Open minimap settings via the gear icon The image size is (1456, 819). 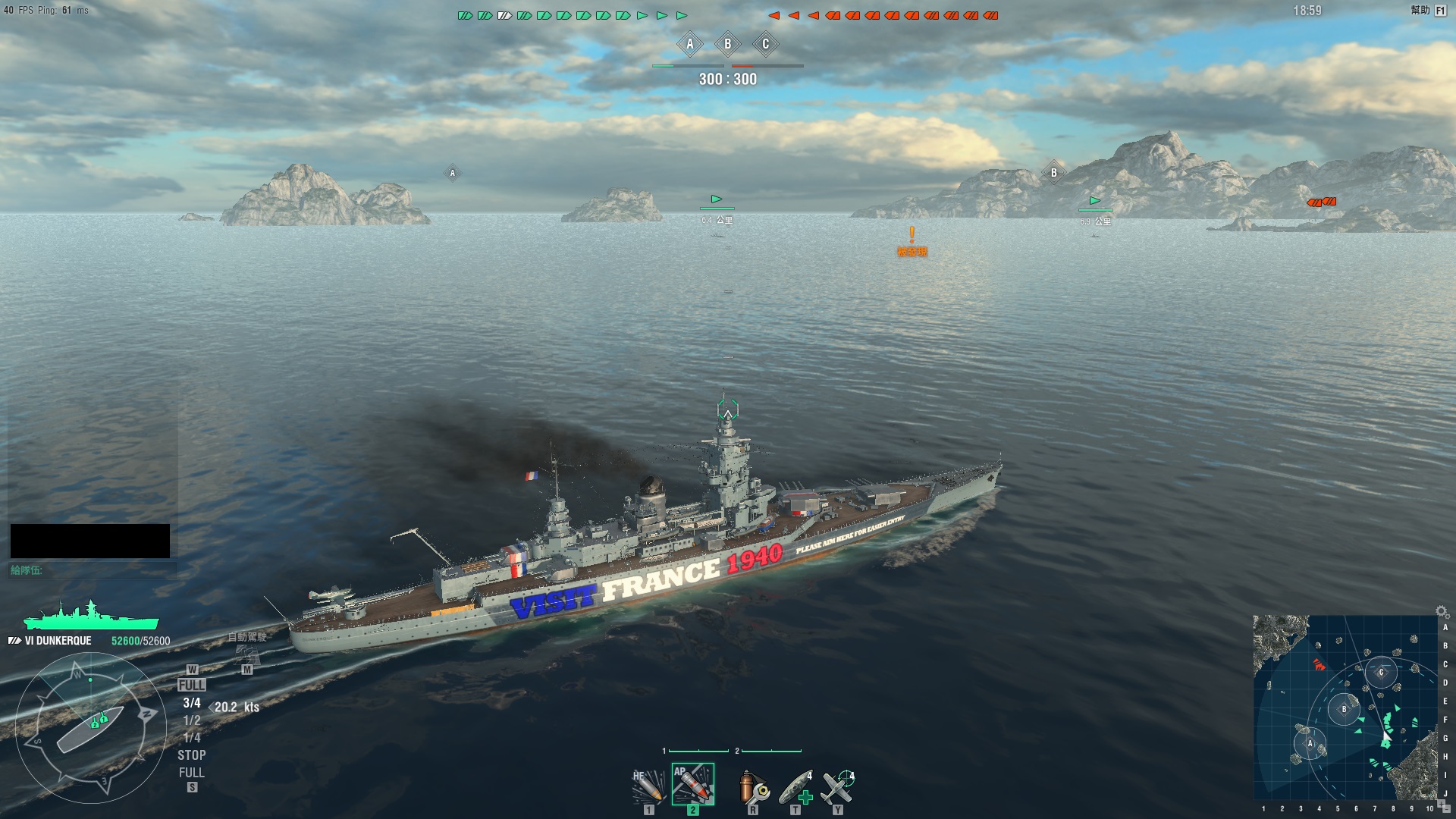click(x=1441, y=610)
